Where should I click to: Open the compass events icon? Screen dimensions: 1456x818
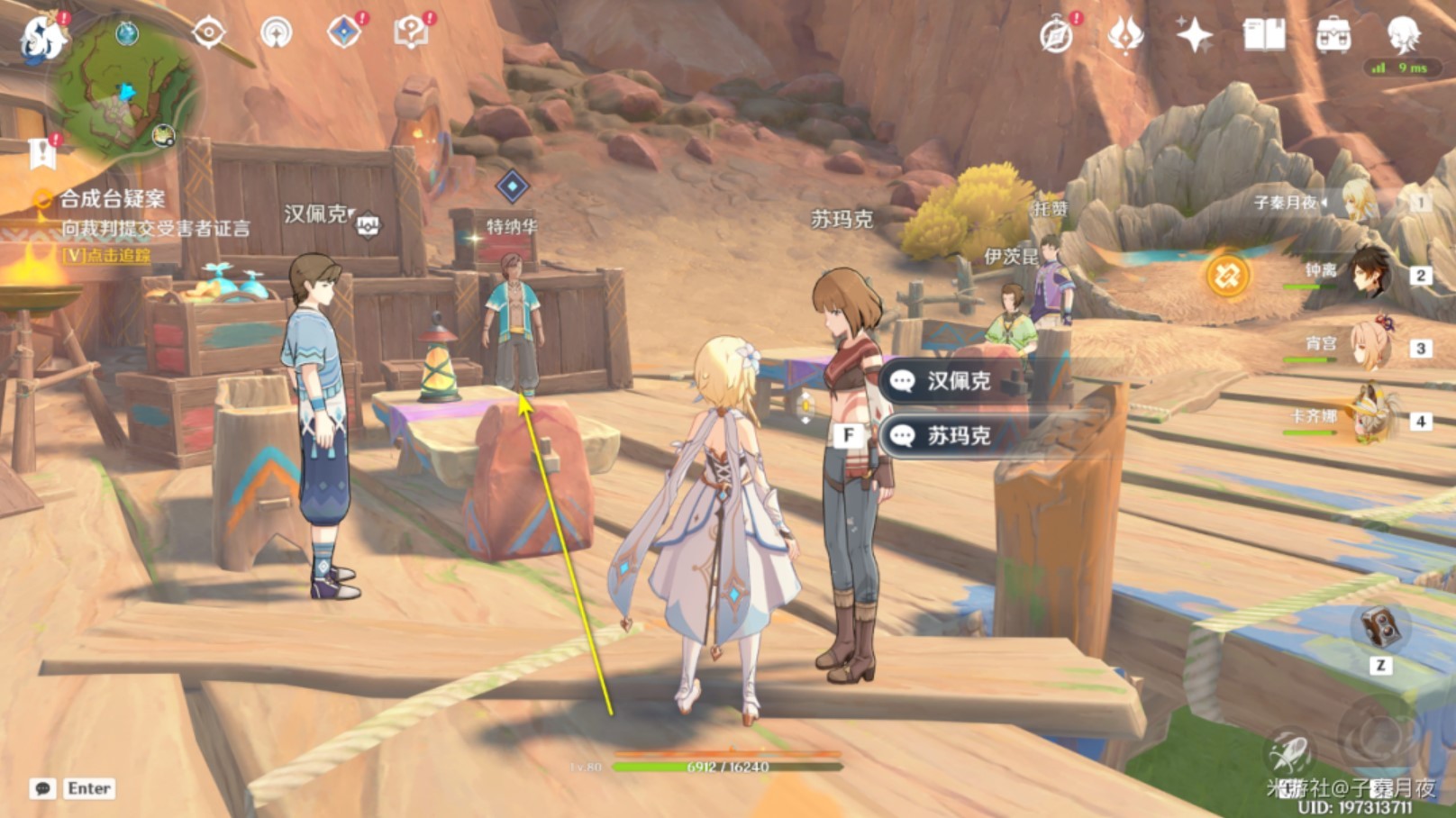coord(1056,36)
